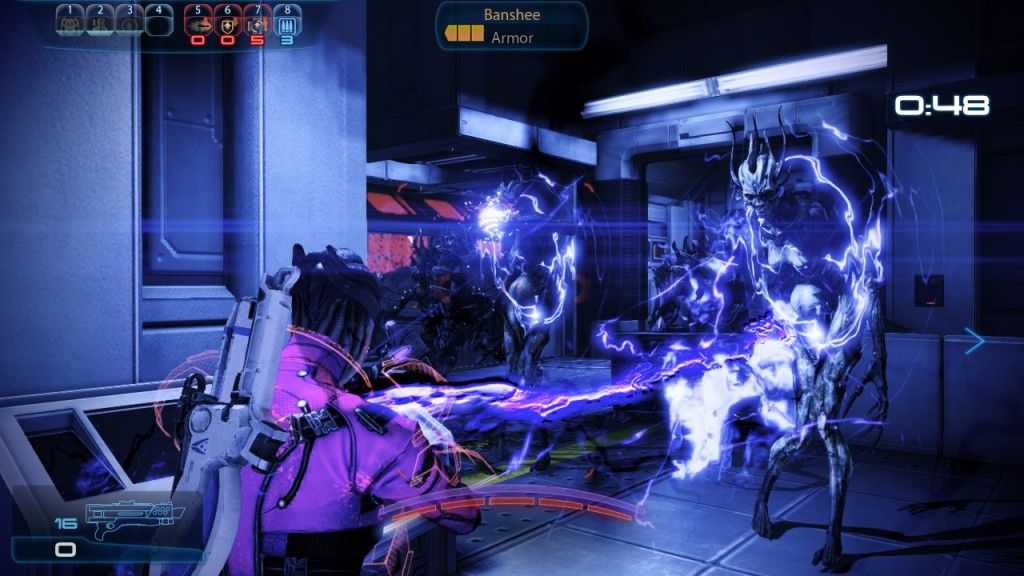Trigger the power in slot 3
Image resolution: width=1024 pixels, height=576 pixels.
pos(129,21)
